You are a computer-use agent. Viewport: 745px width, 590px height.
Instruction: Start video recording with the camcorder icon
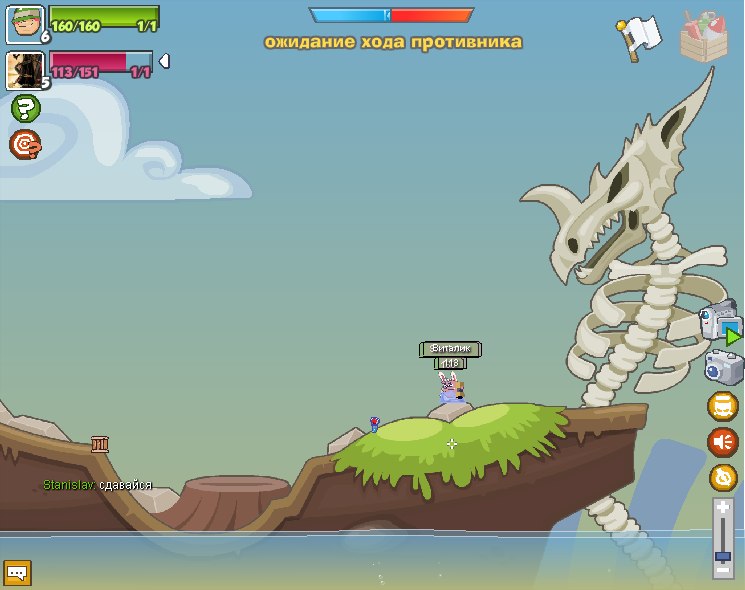721,322
